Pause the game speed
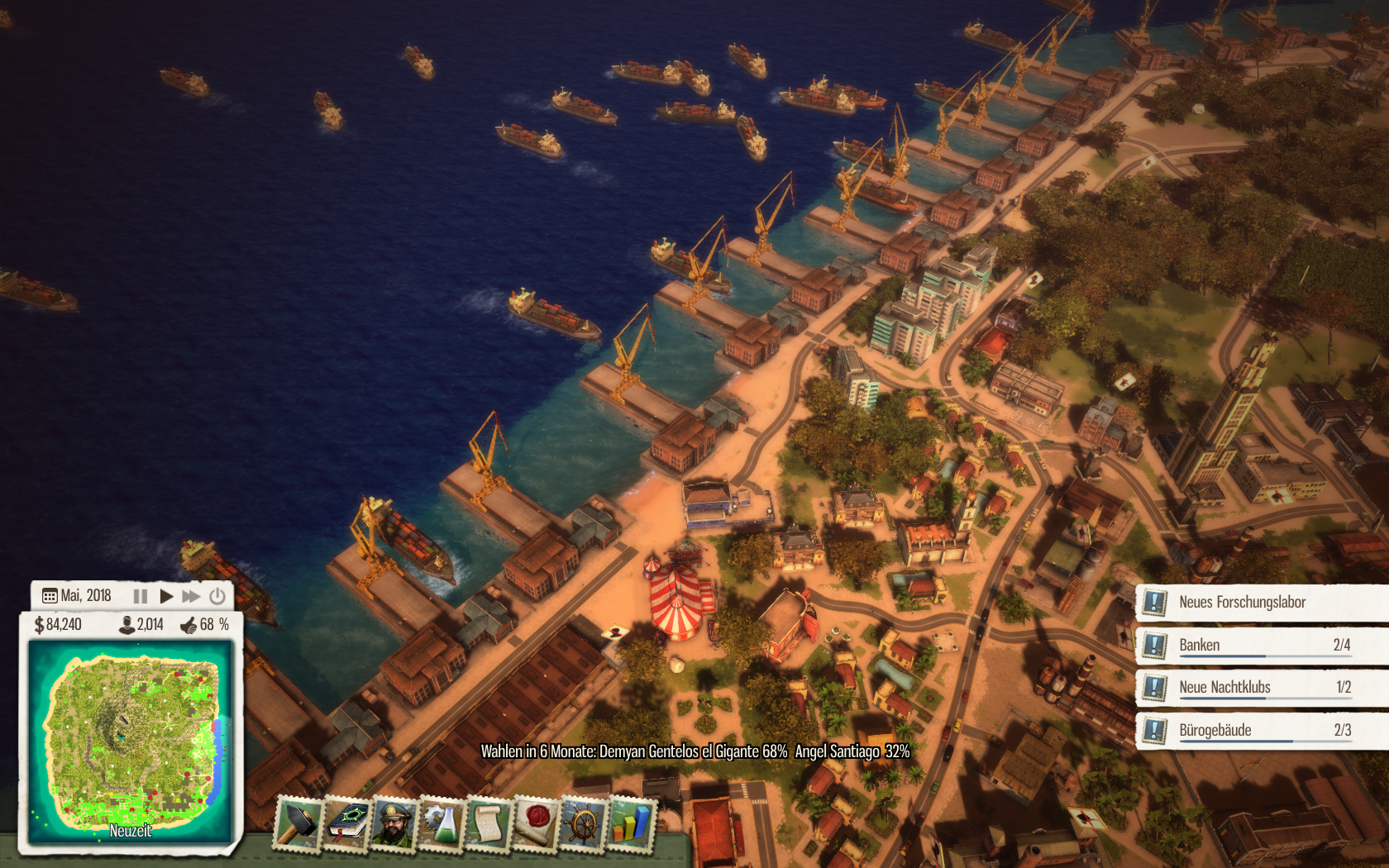This screenshot has width=1389, height=868. click(x=141, y=596)
